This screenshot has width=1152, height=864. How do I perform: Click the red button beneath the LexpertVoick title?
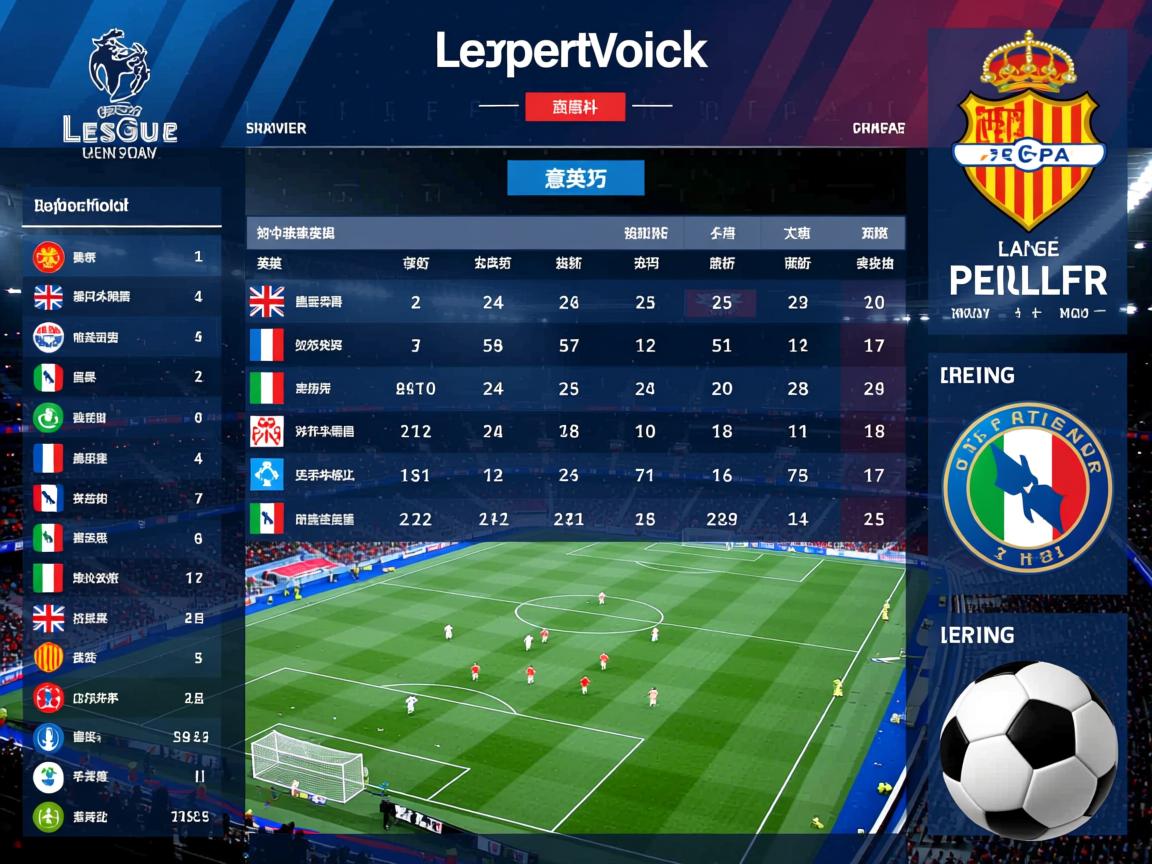(575, 106)
